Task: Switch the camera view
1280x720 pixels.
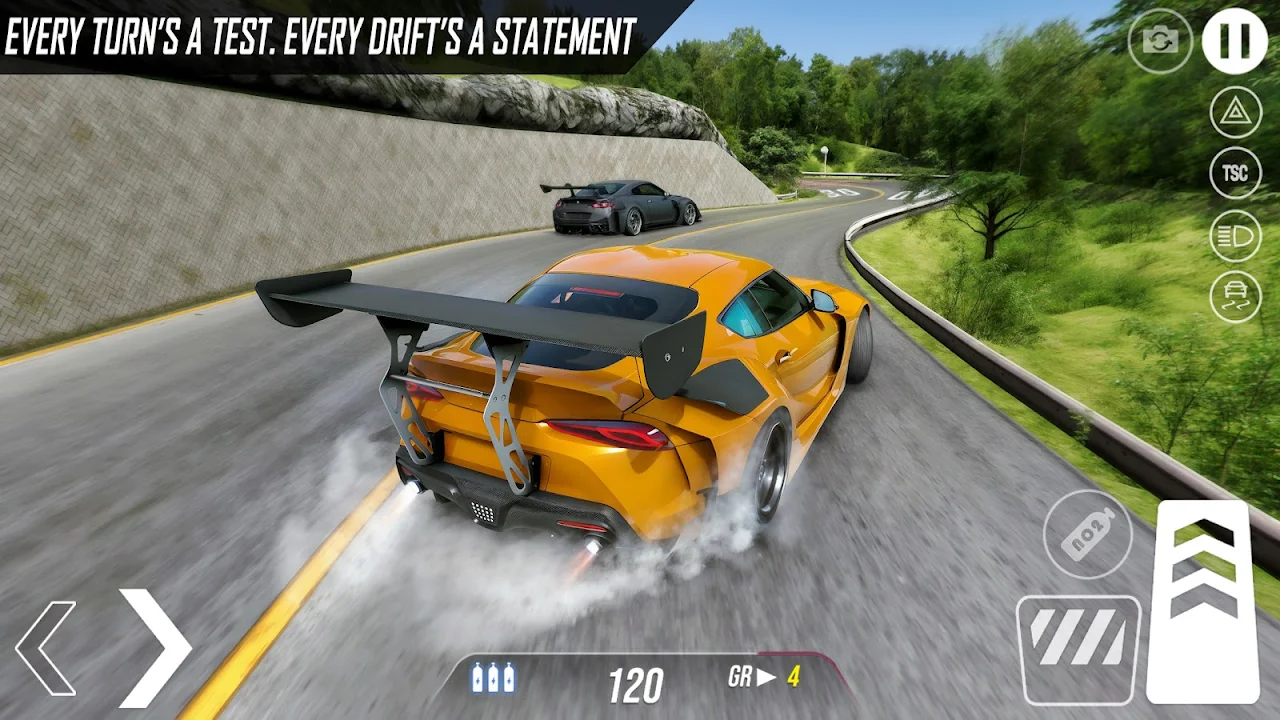Action: pyautogui.click(x=1160, y=41)
